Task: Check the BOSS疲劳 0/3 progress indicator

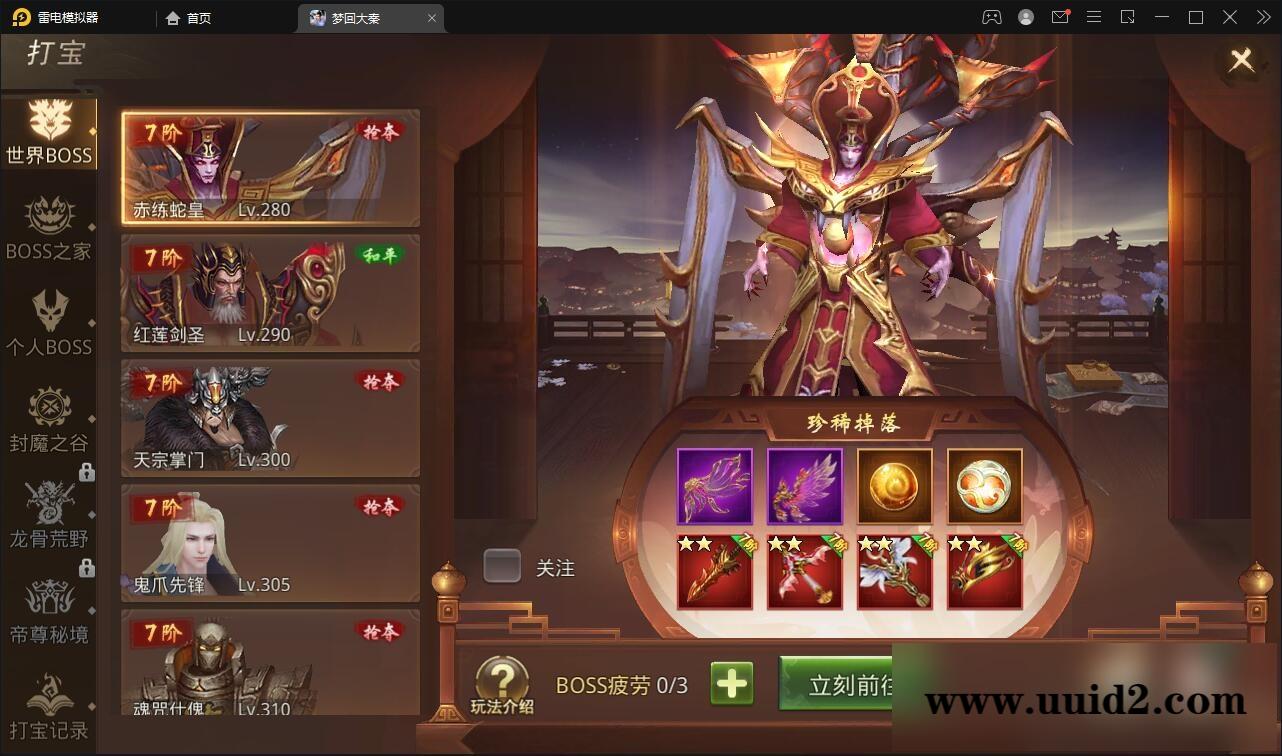Action: coord(619,683)
